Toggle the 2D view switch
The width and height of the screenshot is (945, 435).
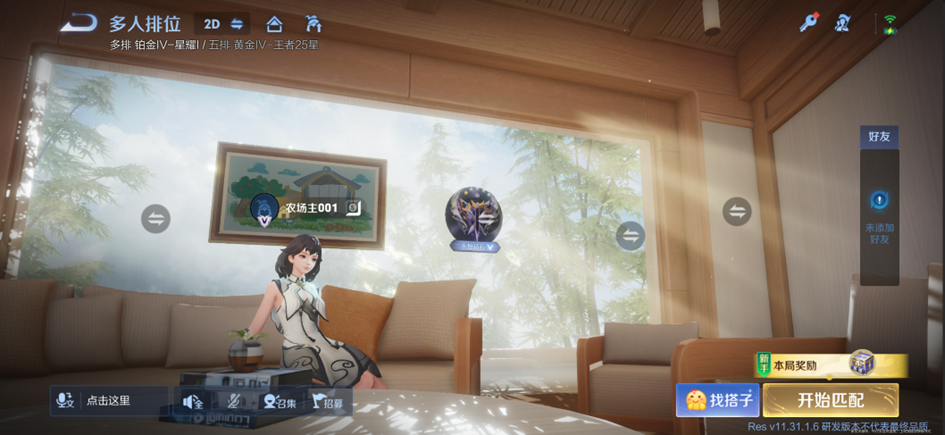point(223,24)
